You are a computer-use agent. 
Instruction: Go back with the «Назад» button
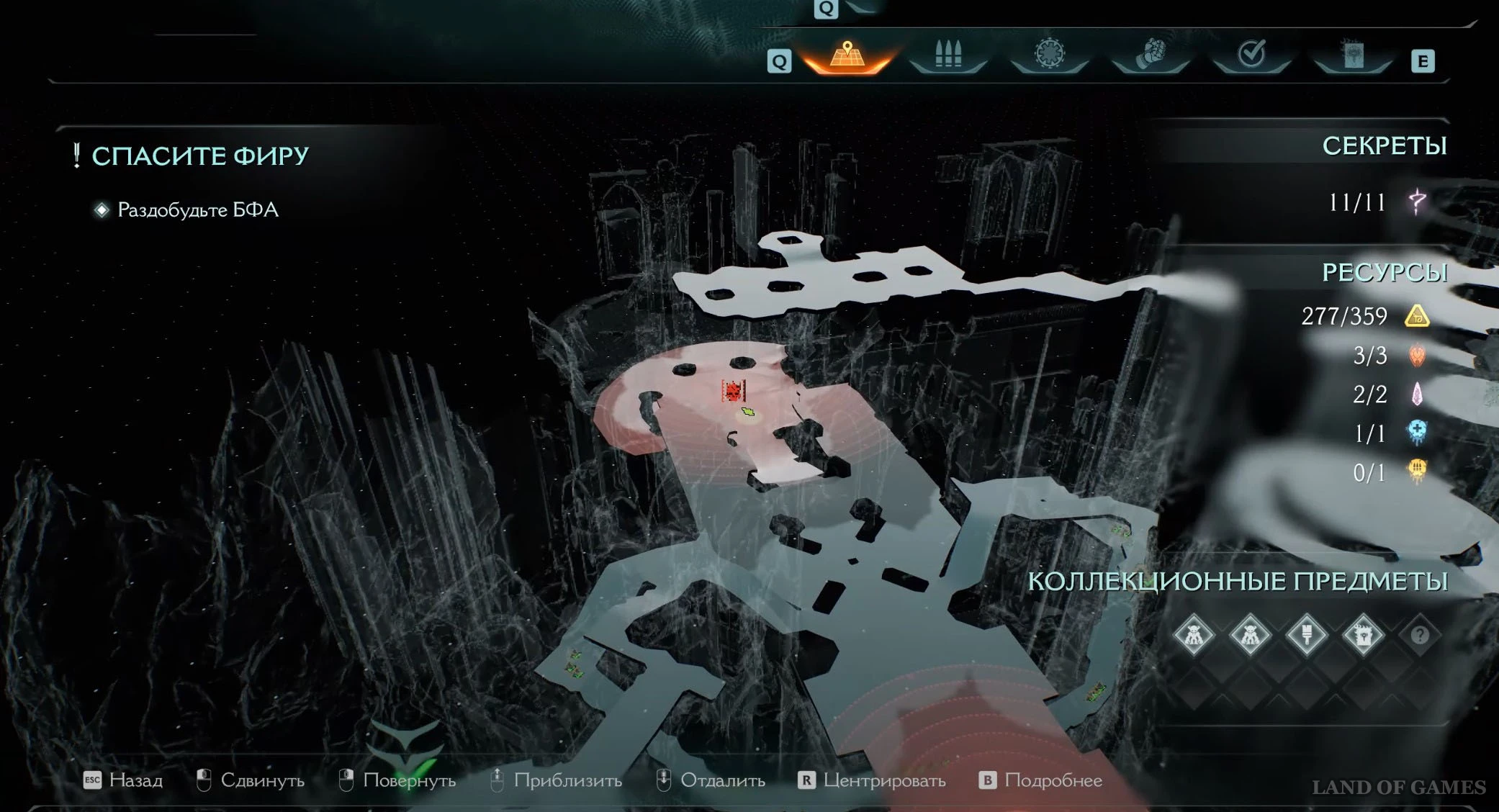(124, 780)
